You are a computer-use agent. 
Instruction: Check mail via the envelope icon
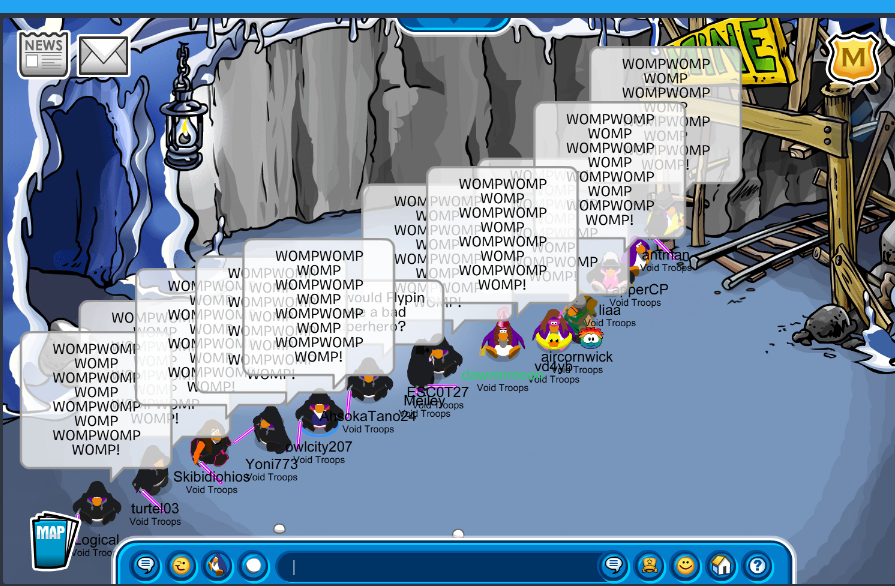(103, 56)
